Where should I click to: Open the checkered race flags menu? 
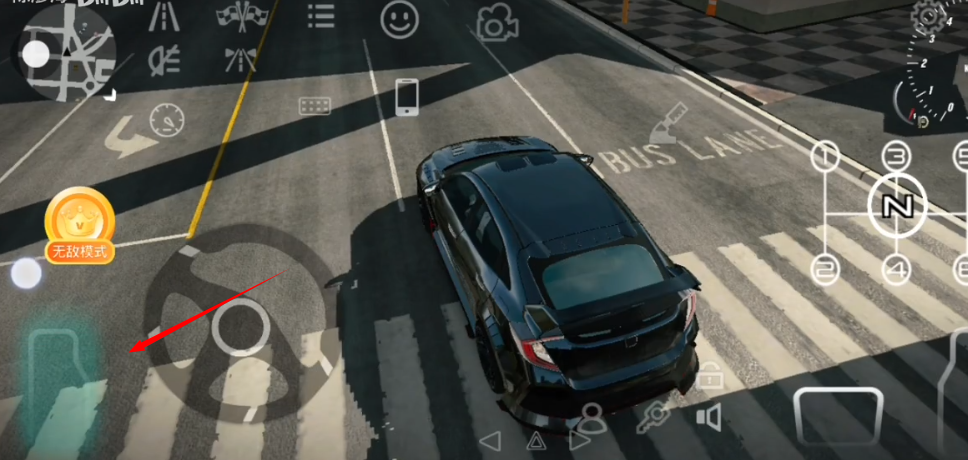pyautogui.click(x=239, y=17)
